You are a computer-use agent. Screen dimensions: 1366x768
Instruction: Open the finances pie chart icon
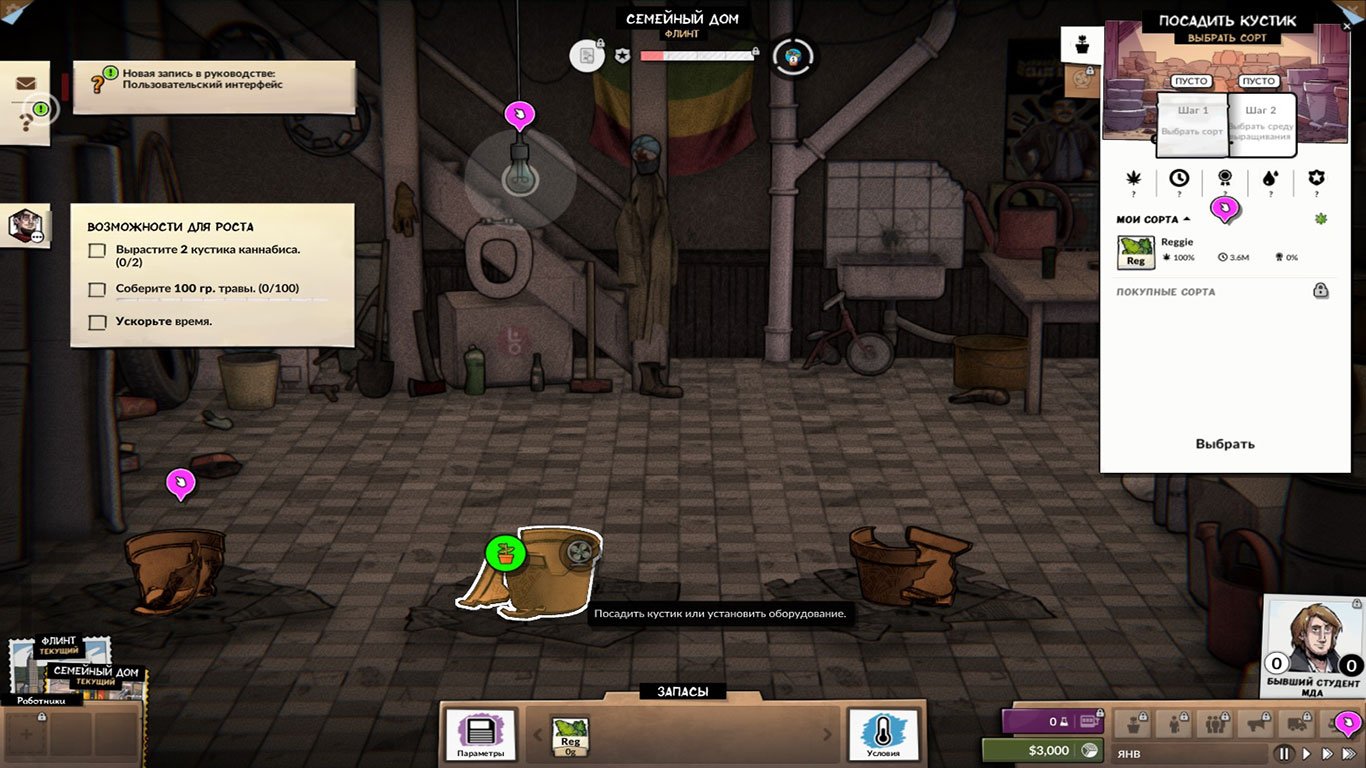point(1093,750)
